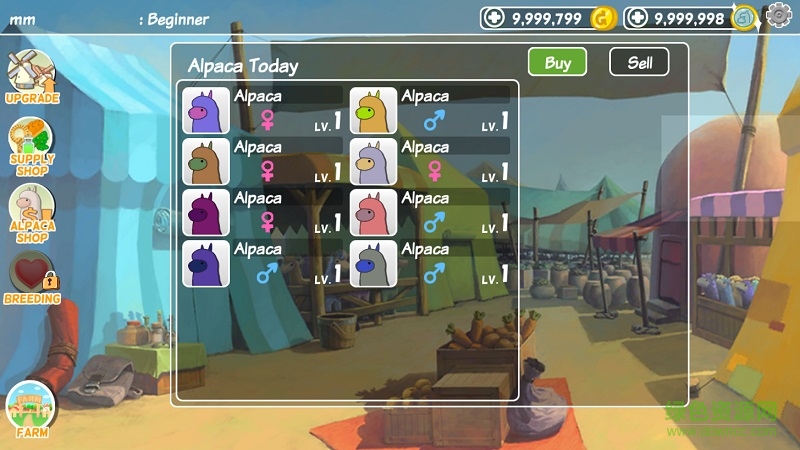The height and width of the screenshot is (450, 800).
Task: Open the settings gear
Action: pos(778,15)
